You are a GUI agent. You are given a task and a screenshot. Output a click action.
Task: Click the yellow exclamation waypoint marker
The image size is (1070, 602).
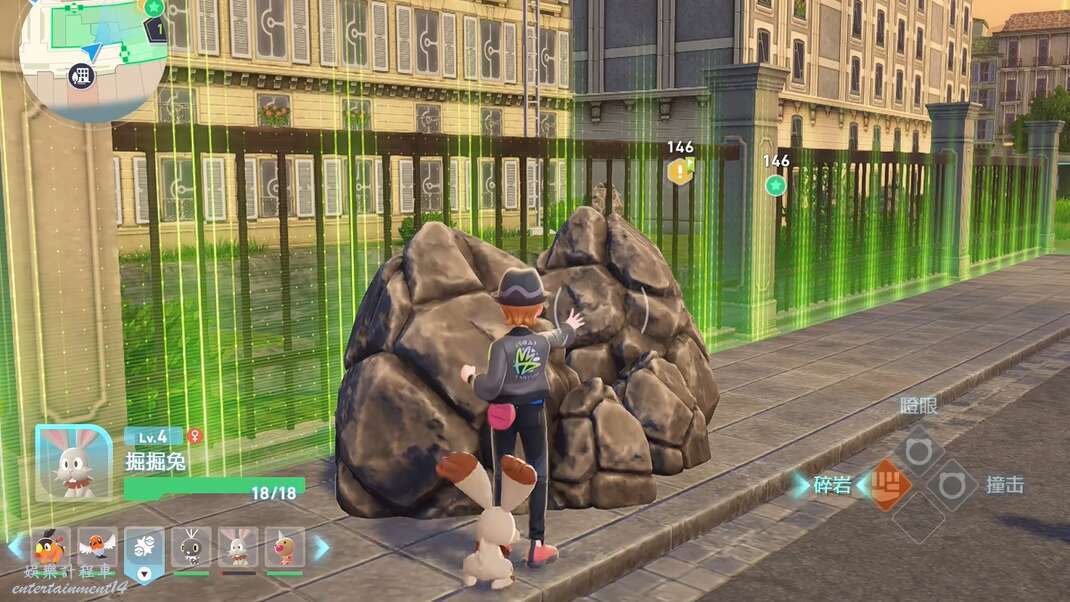(680, 172)
